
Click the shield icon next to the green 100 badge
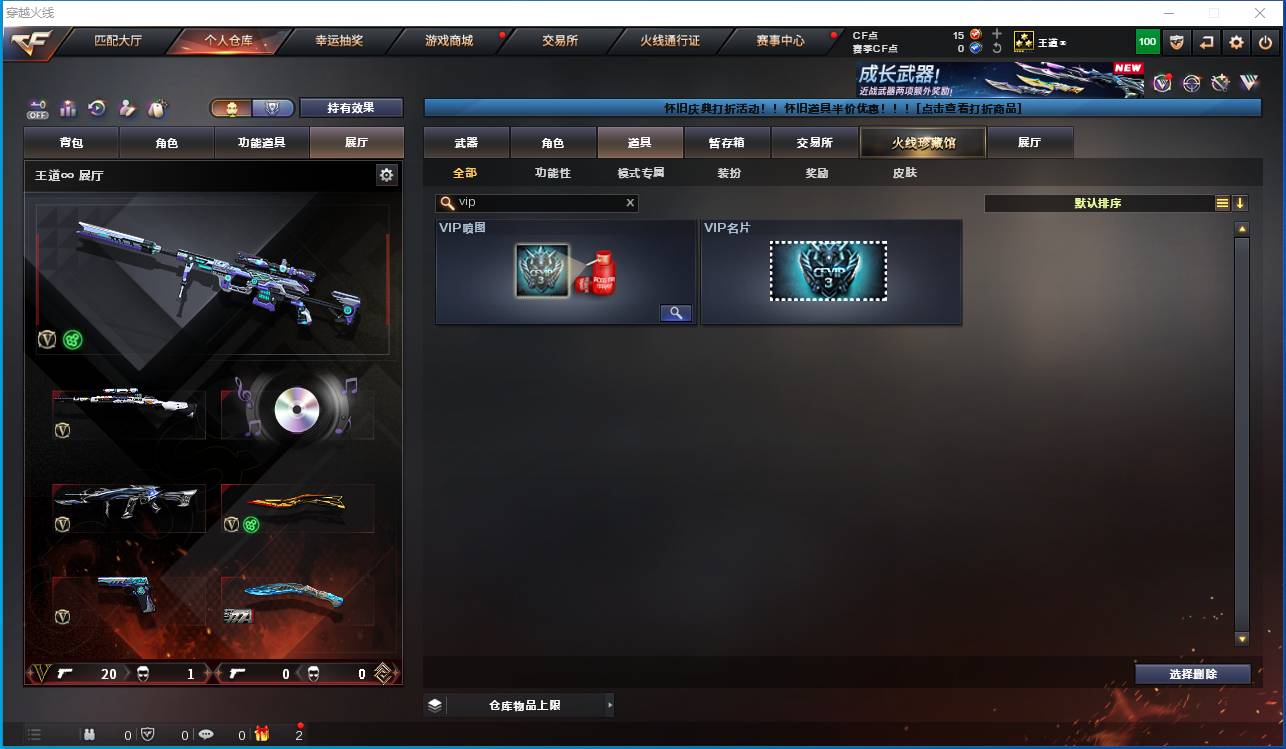pyautogui.click(x=1177, y=42)
